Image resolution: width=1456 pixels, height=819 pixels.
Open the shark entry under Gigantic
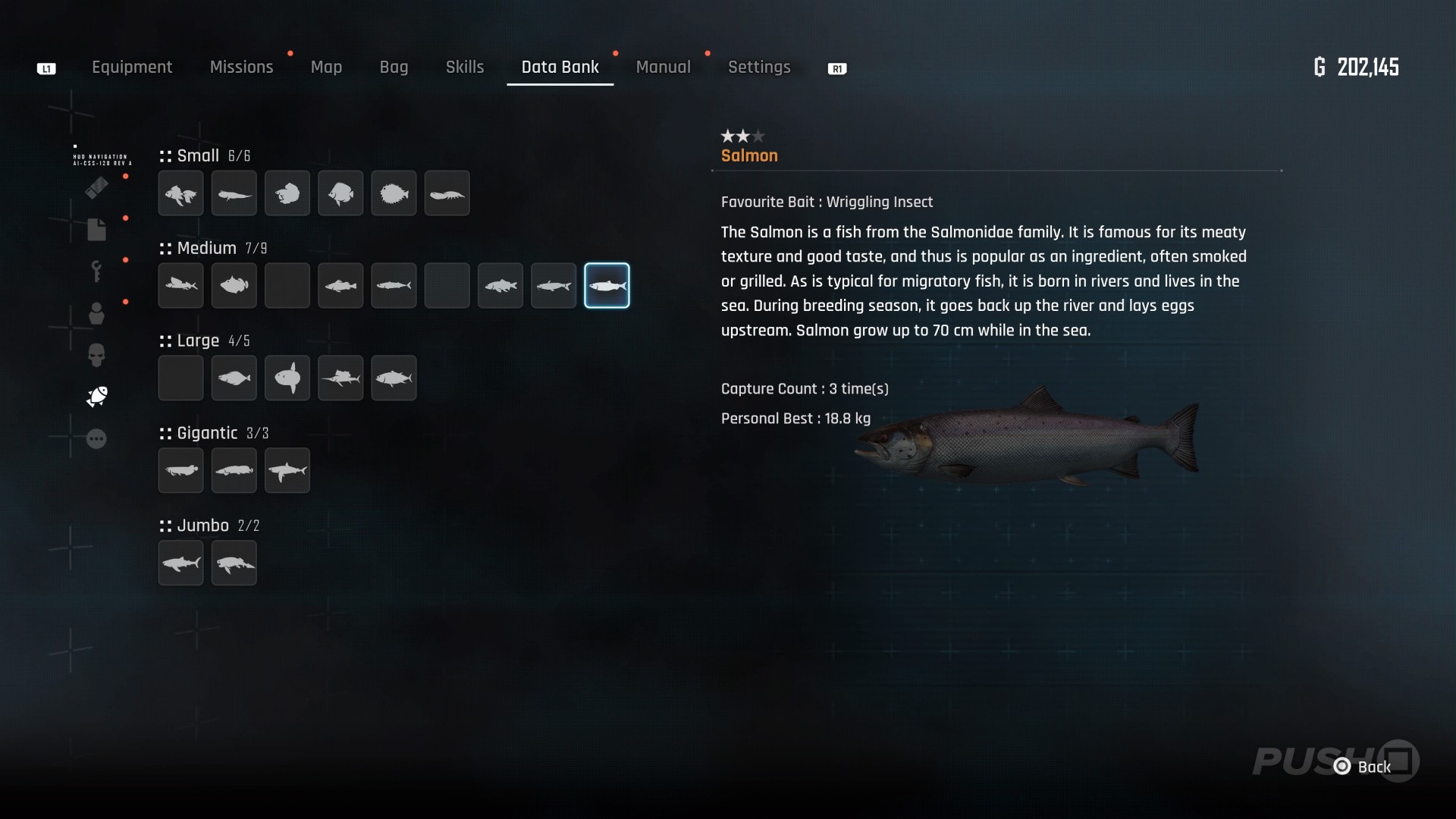coord(287,471)
